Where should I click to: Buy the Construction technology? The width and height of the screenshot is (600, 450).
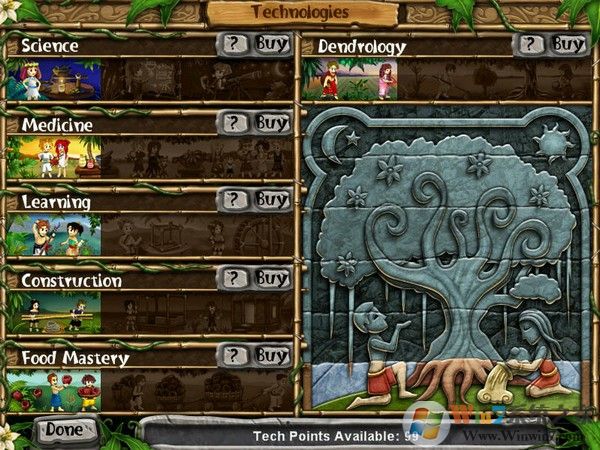pos(270,278)
